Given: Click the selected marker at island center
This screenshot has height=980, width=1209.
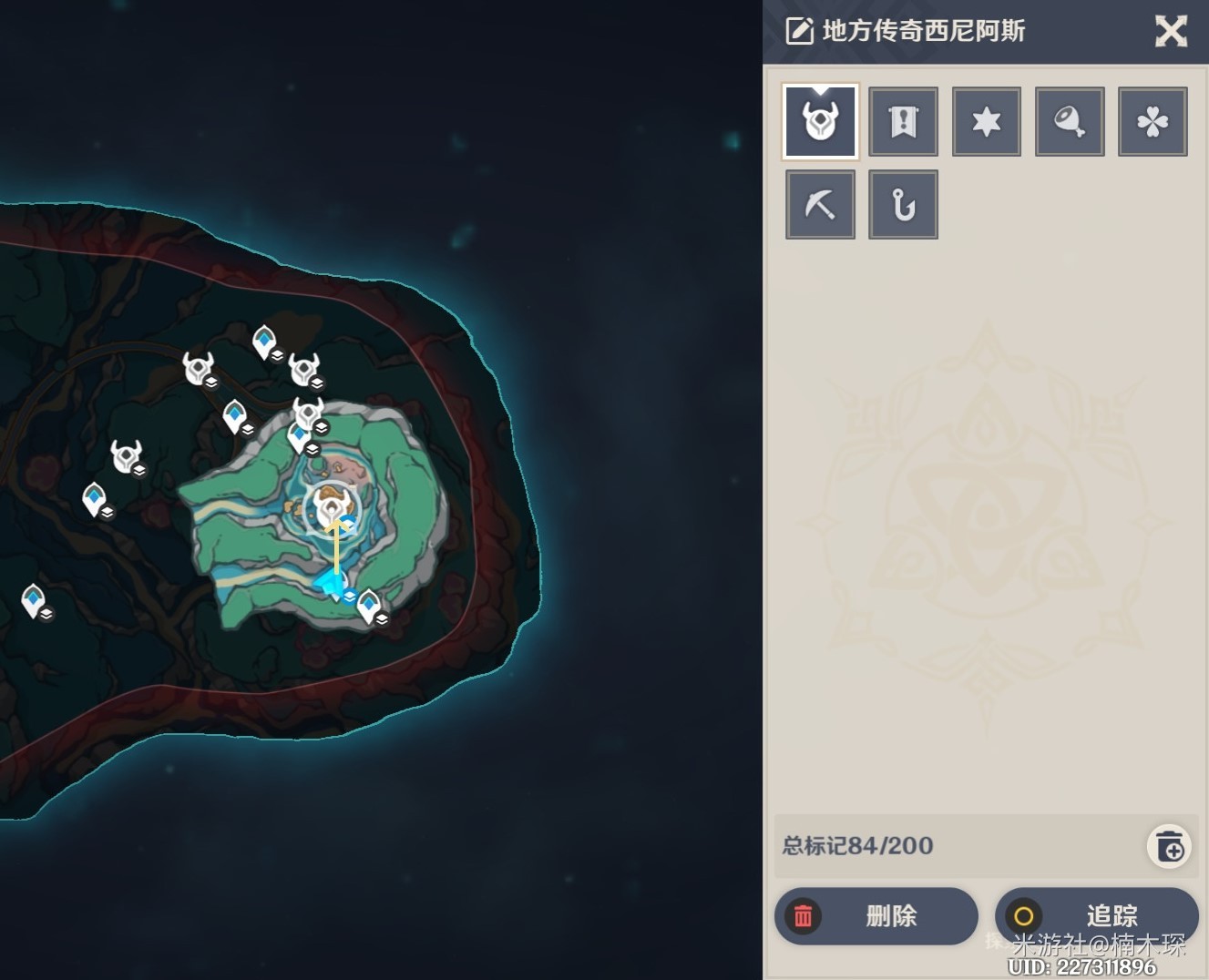Looking at the screenshot, I should click(332, 506).
